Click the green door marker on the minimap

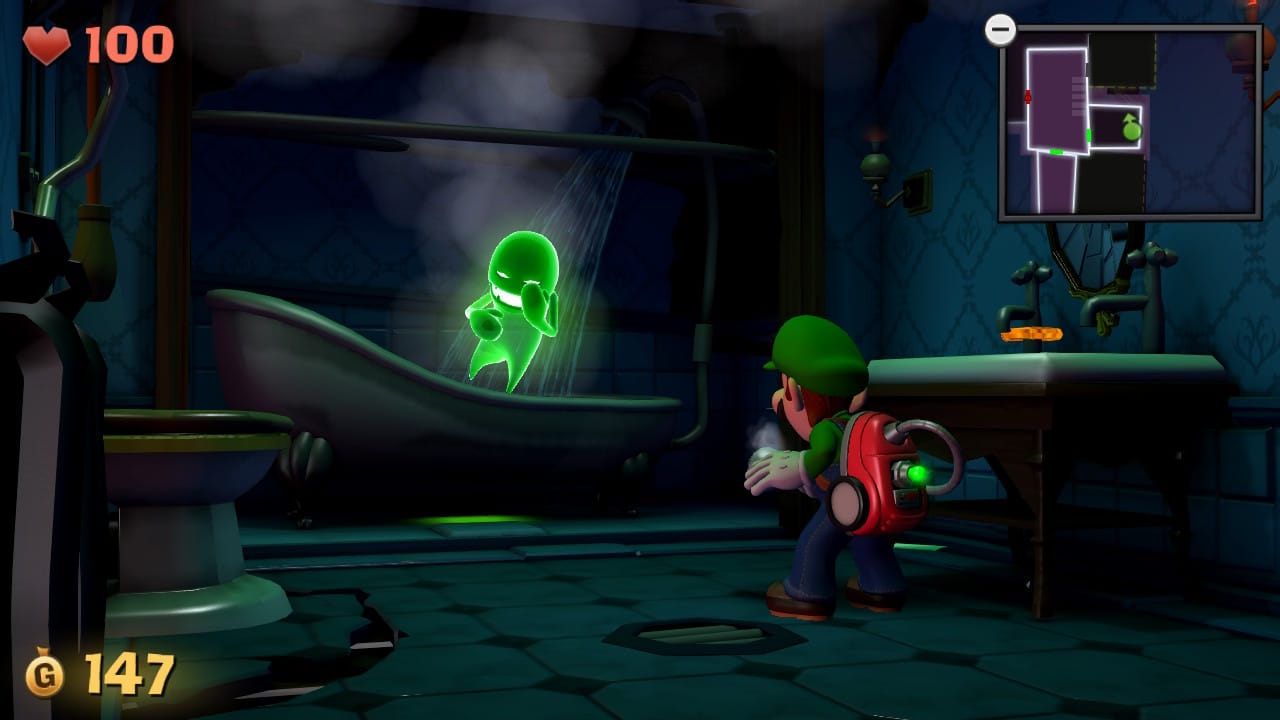(x=1088, y=134)
